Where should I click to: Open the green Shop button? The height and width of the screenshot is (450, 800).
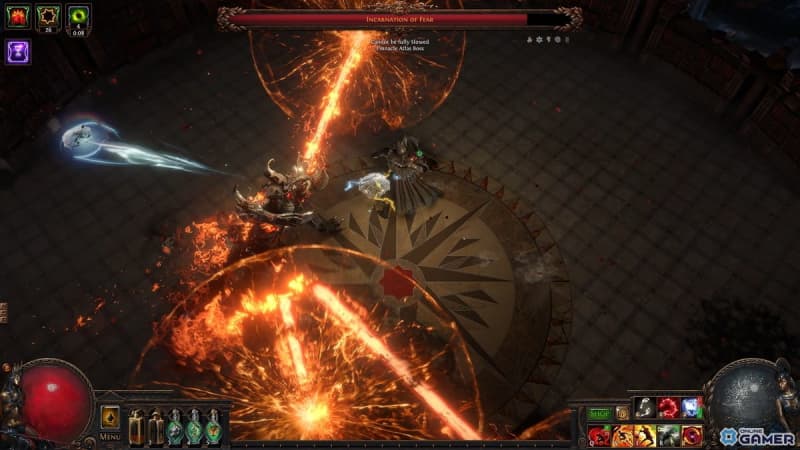point(599,412)
